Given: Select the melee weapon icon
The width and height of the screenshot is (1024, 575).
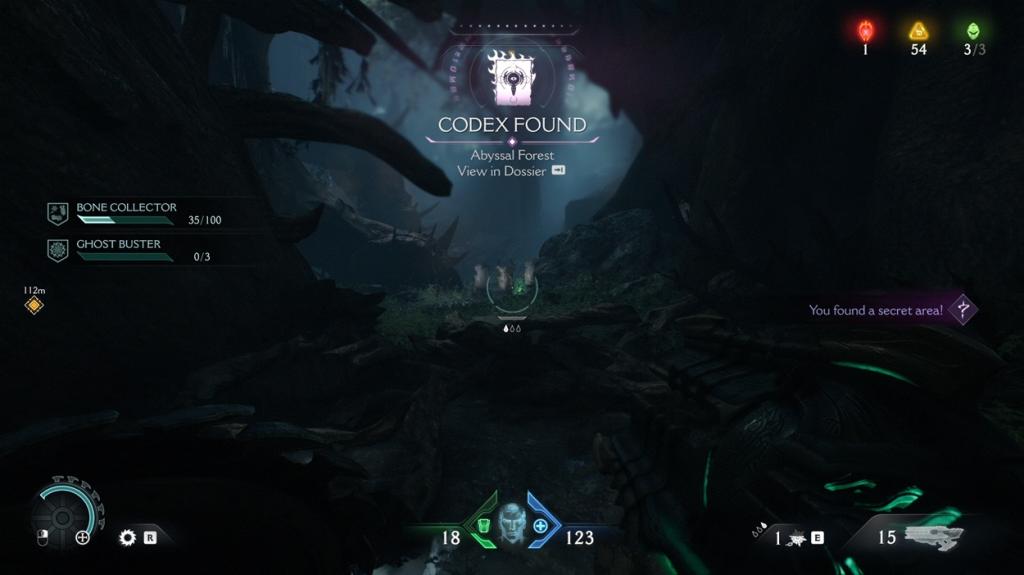Looking at the screenshot, I should click(797, 538).
